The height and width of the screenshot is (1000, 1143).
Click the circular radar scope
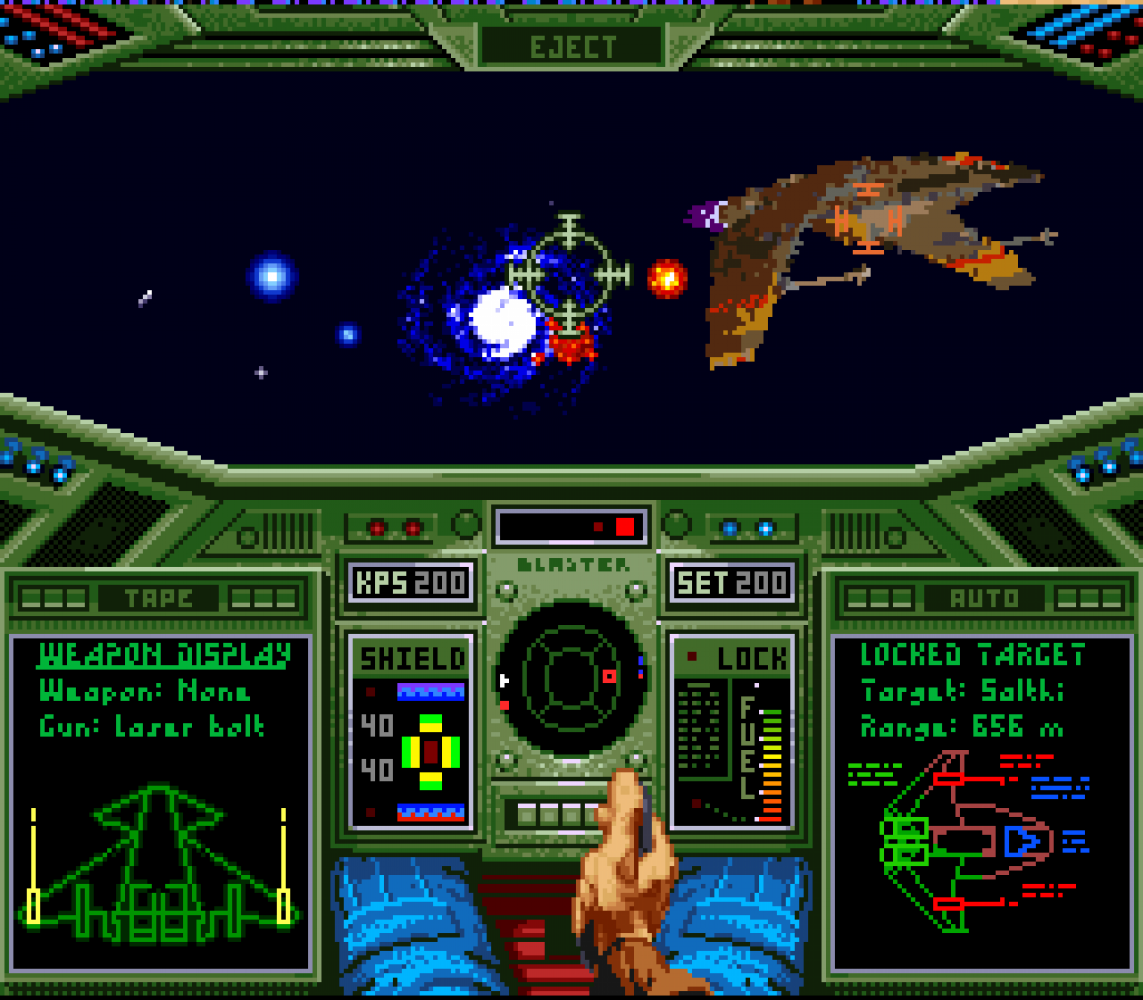pyautogui.click(x=571, y=676)
